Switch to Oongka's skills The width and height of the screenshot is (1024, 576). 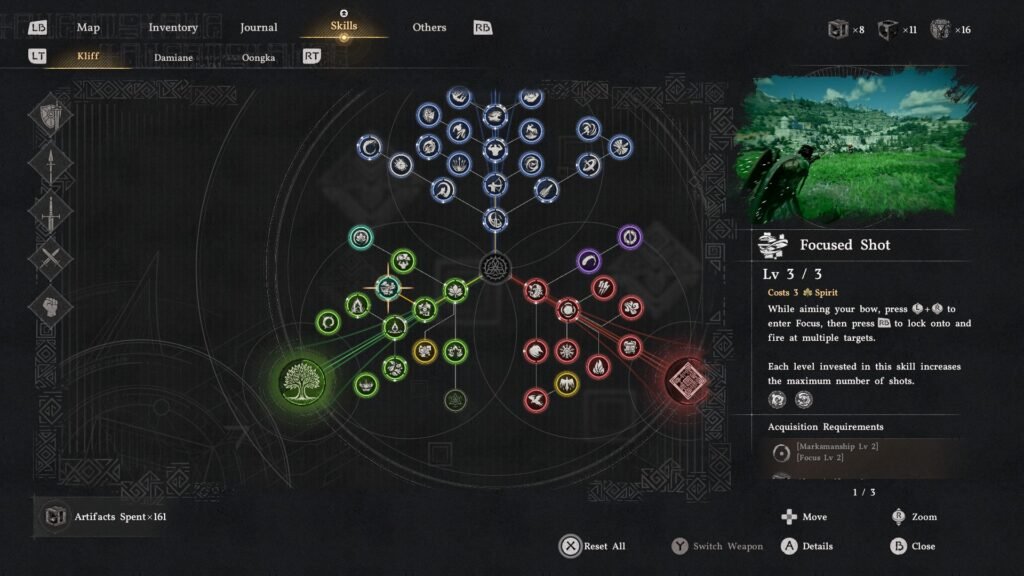tap(259, 57)
